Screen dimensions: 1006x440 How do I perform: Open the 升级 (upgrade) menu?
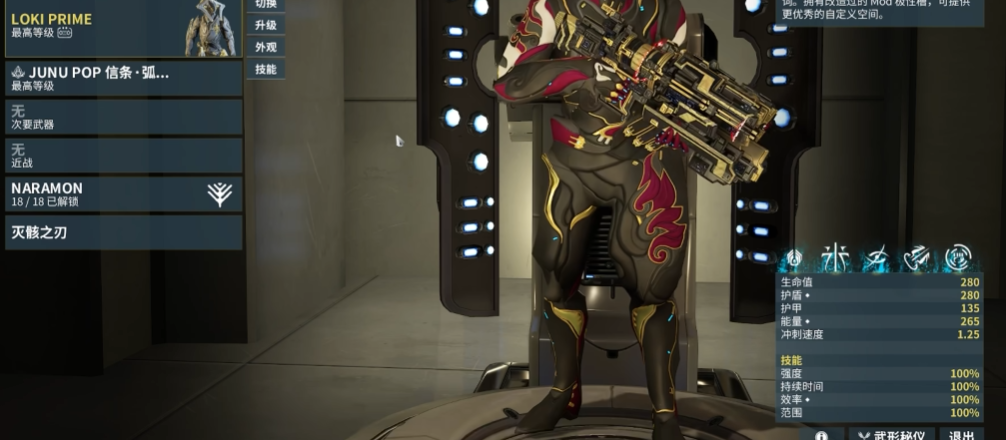(266, 25)
